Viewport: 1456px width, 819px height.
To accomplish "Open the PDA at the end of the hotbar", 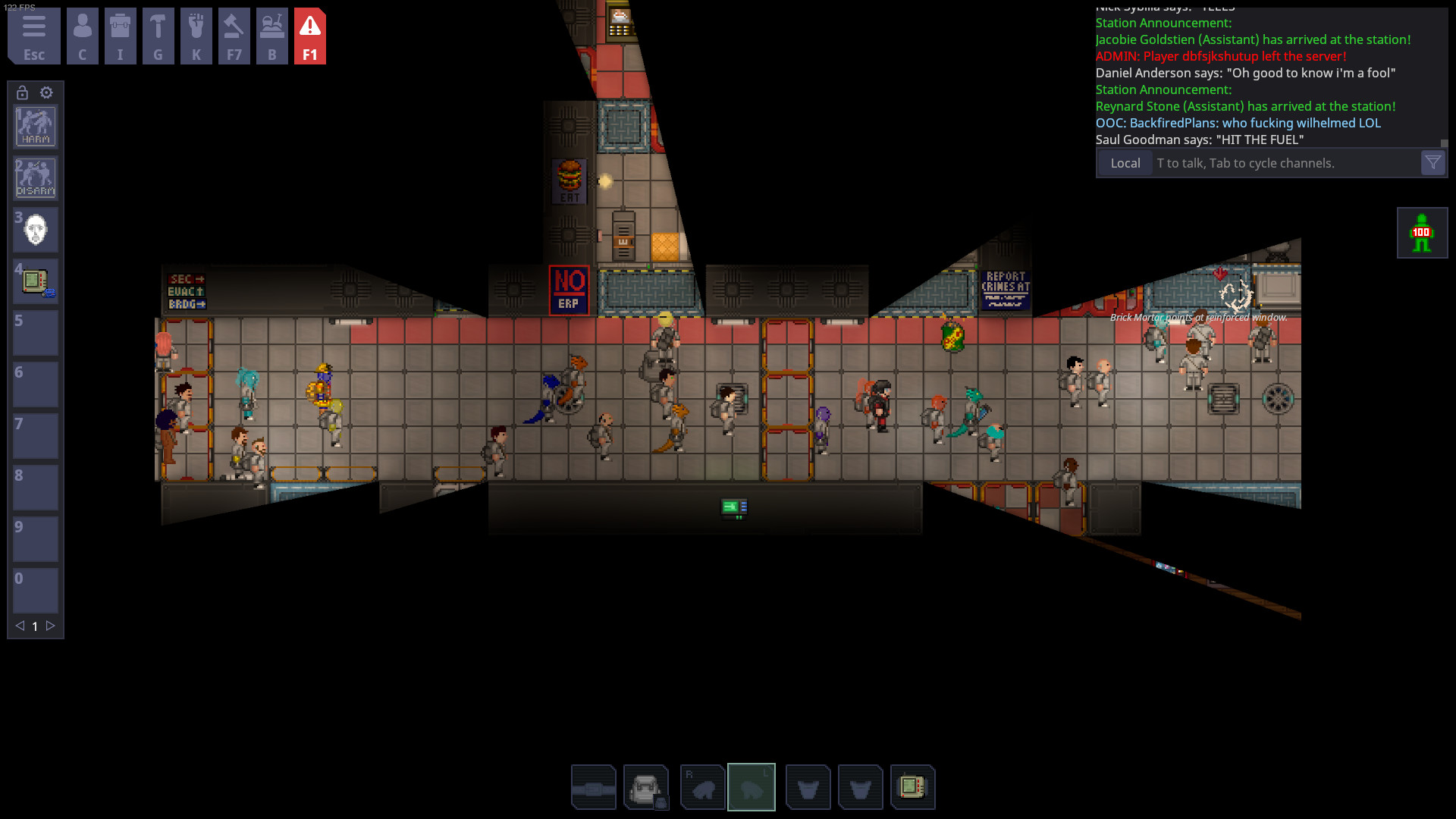I will 914,787.
